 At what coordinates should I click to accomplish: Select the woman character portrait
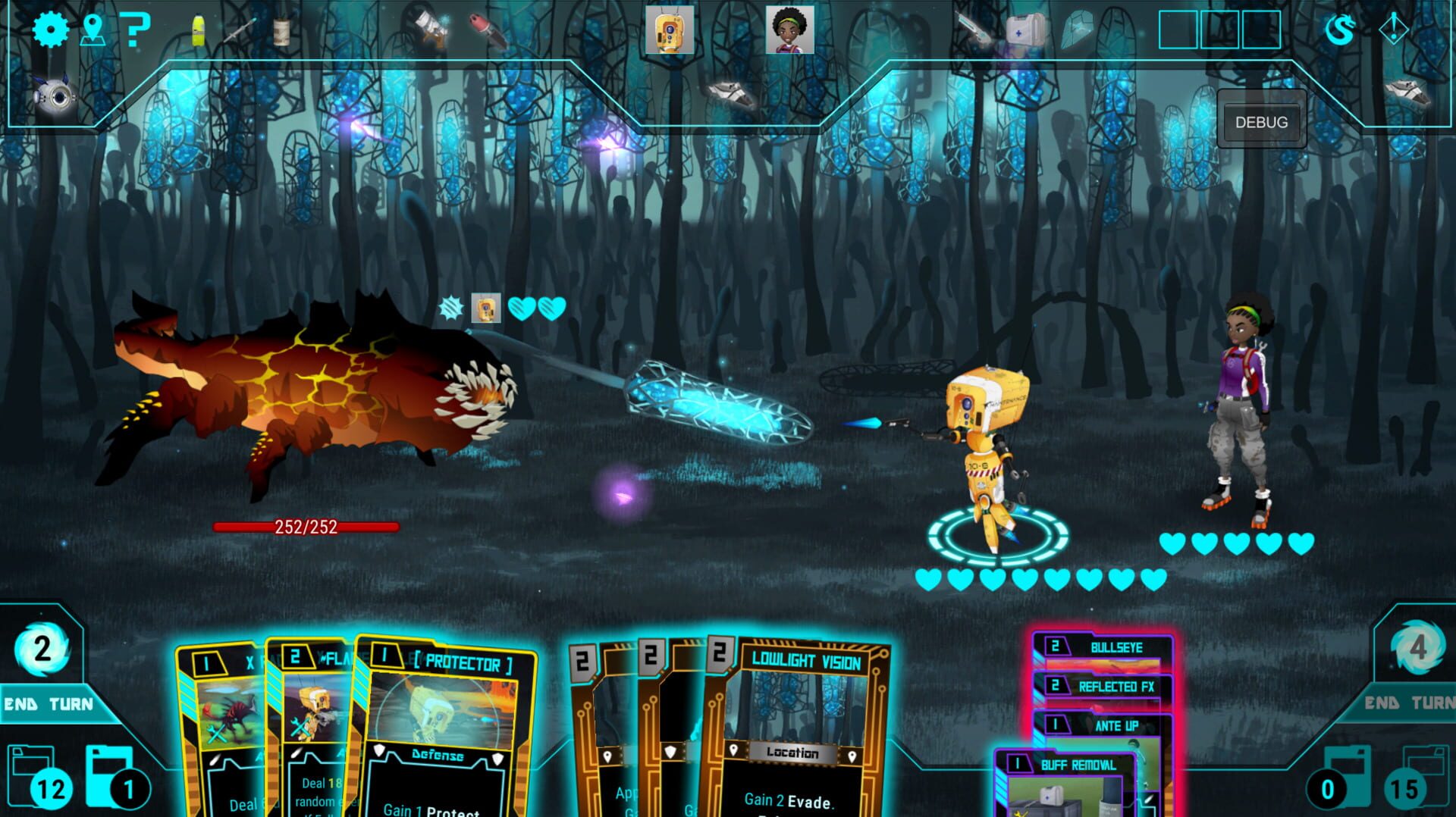789,30
